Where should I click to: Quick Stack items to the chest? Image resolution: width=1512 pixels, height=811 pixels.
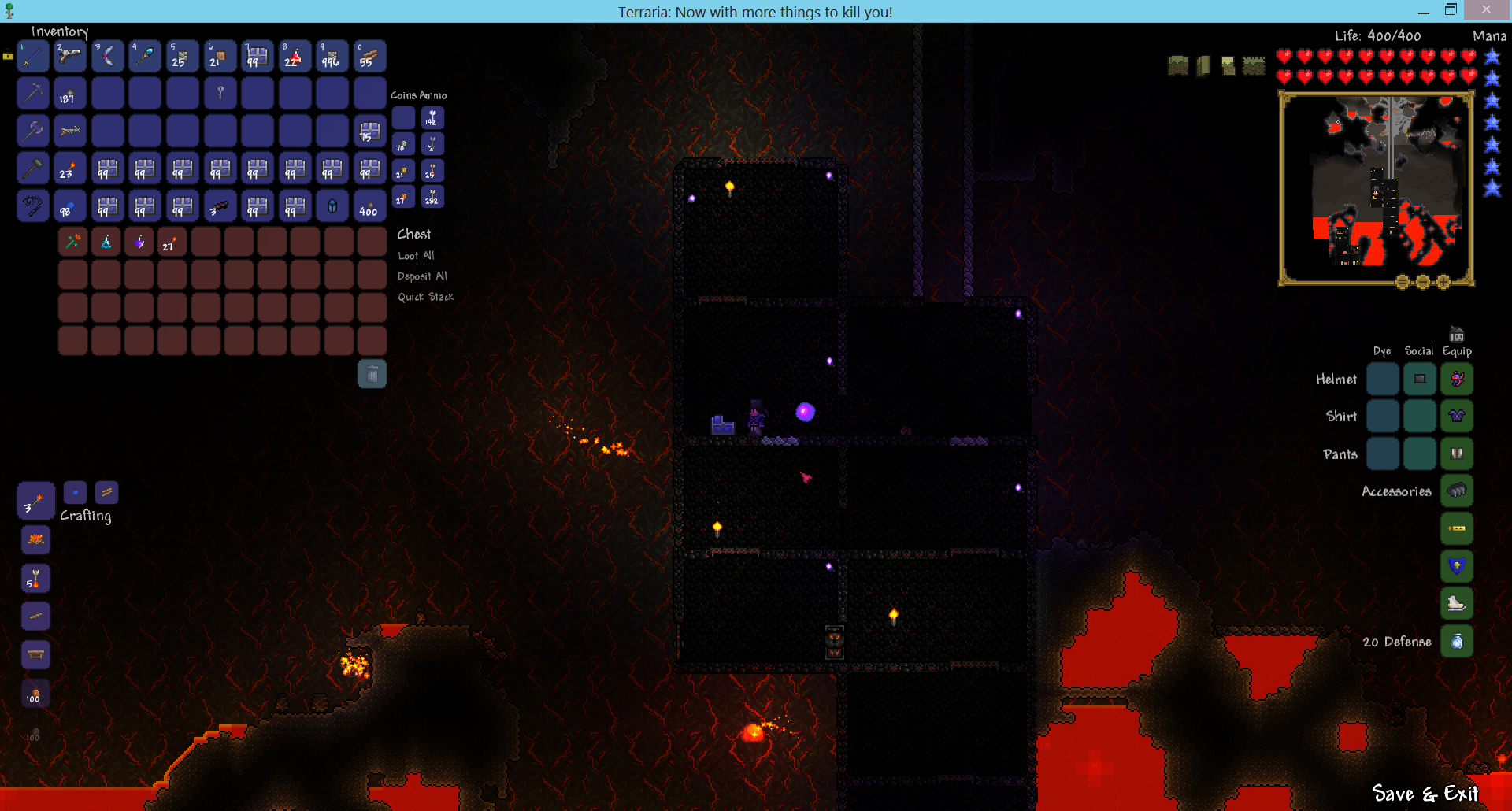coord(425,297)
